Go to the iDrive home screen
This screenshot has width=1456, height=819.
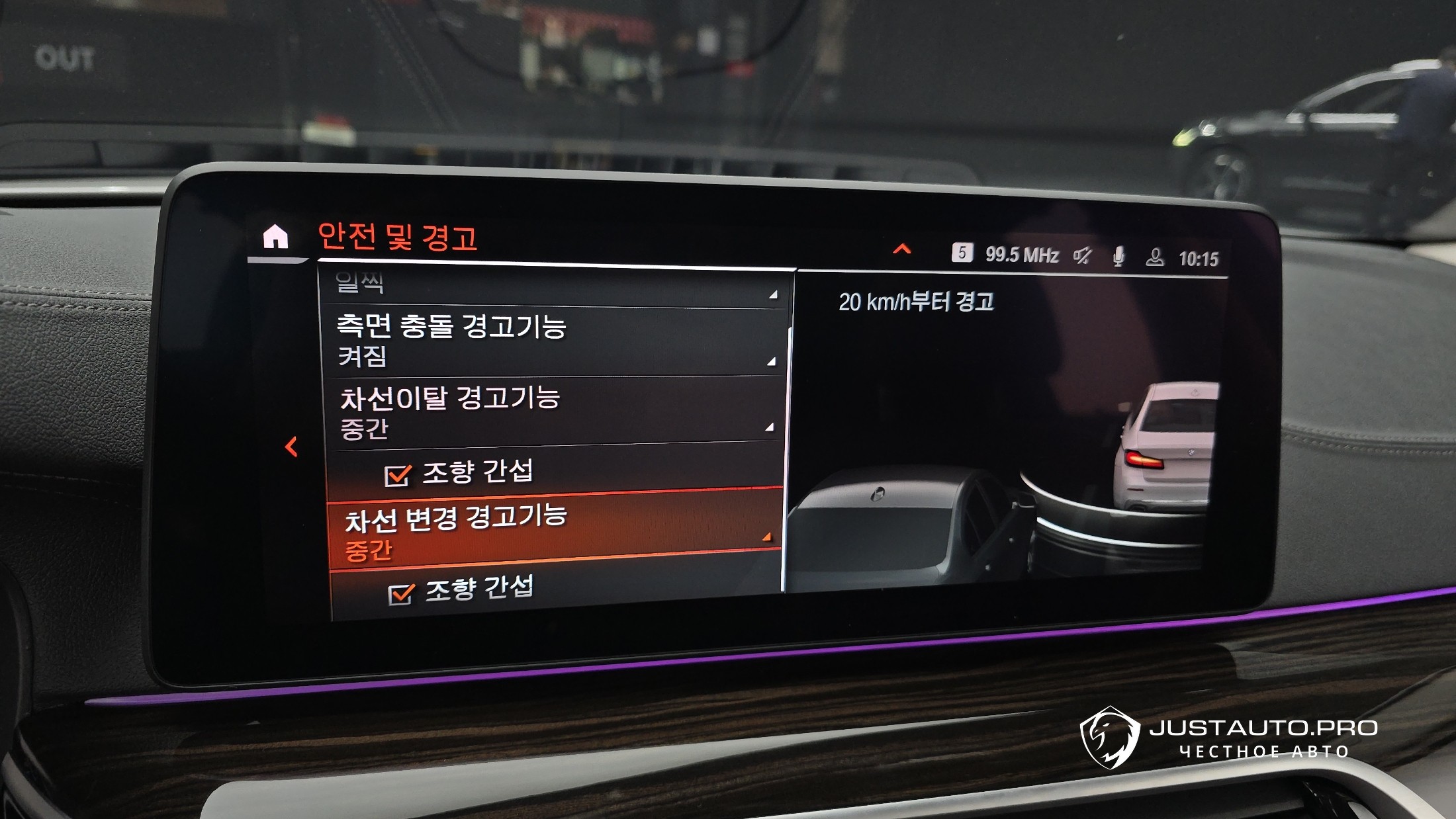275,236
